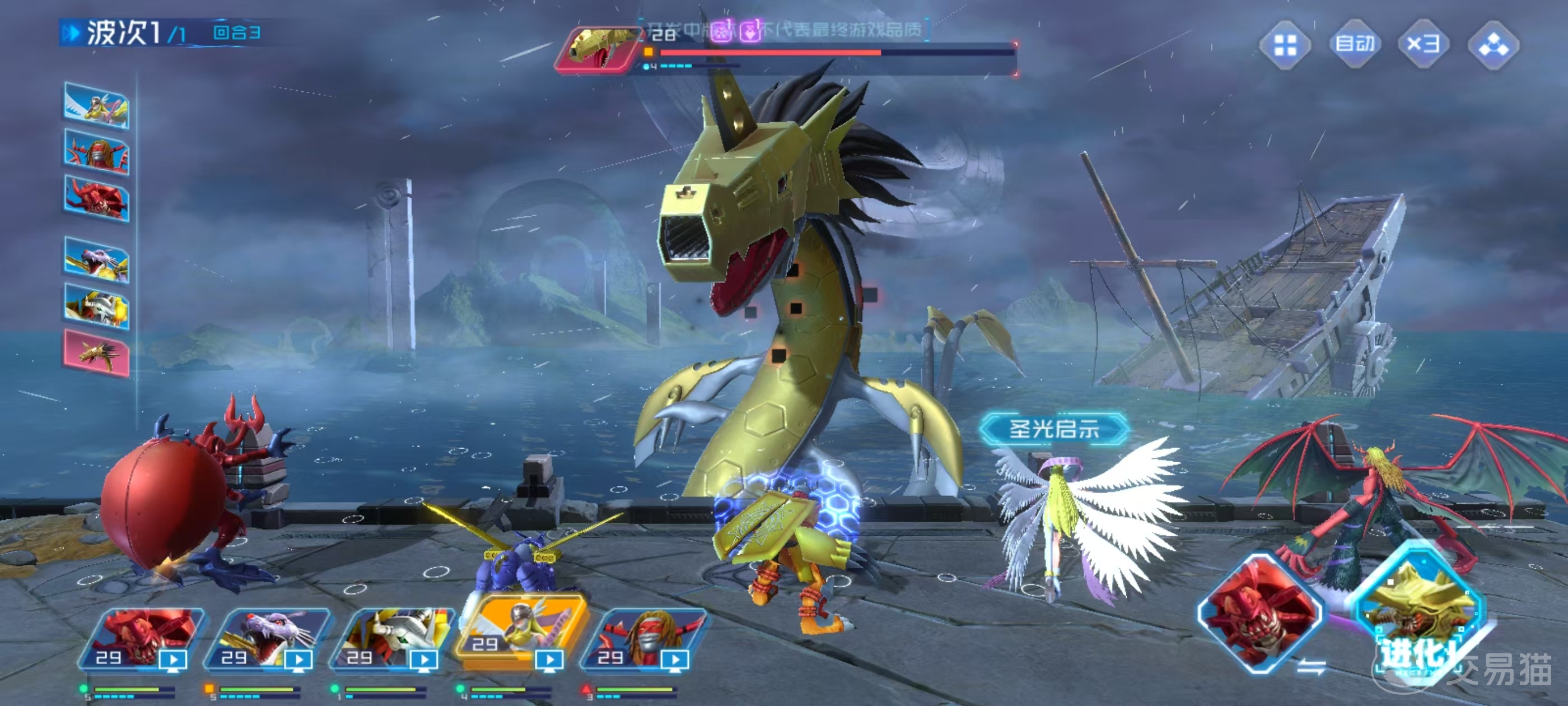
Task: Click the three-diamond cluster button
Action: (1493, 45)
